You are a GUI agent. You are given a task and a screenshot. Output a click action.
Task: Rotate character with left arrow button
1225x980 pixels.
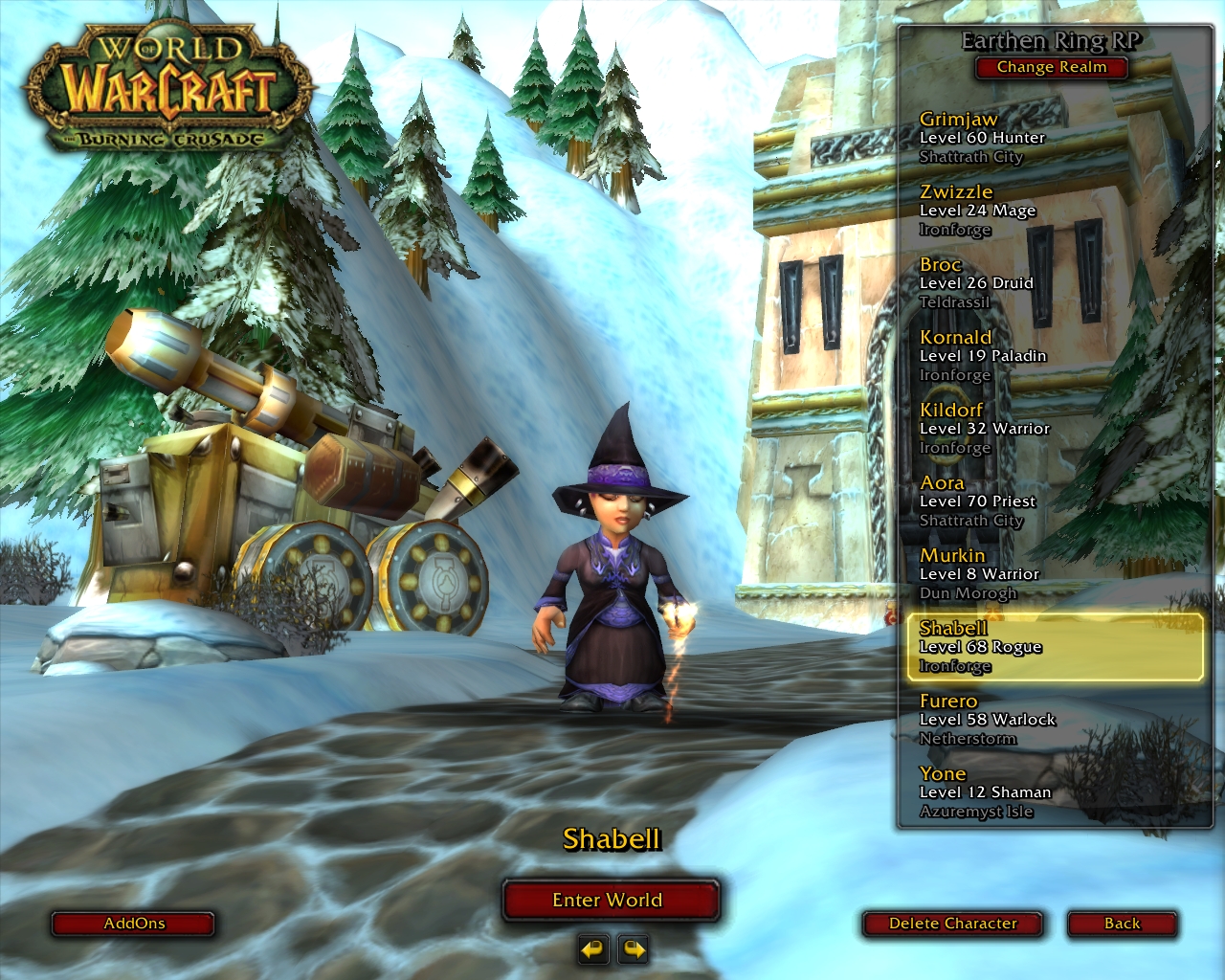click(x=593, y=949)
